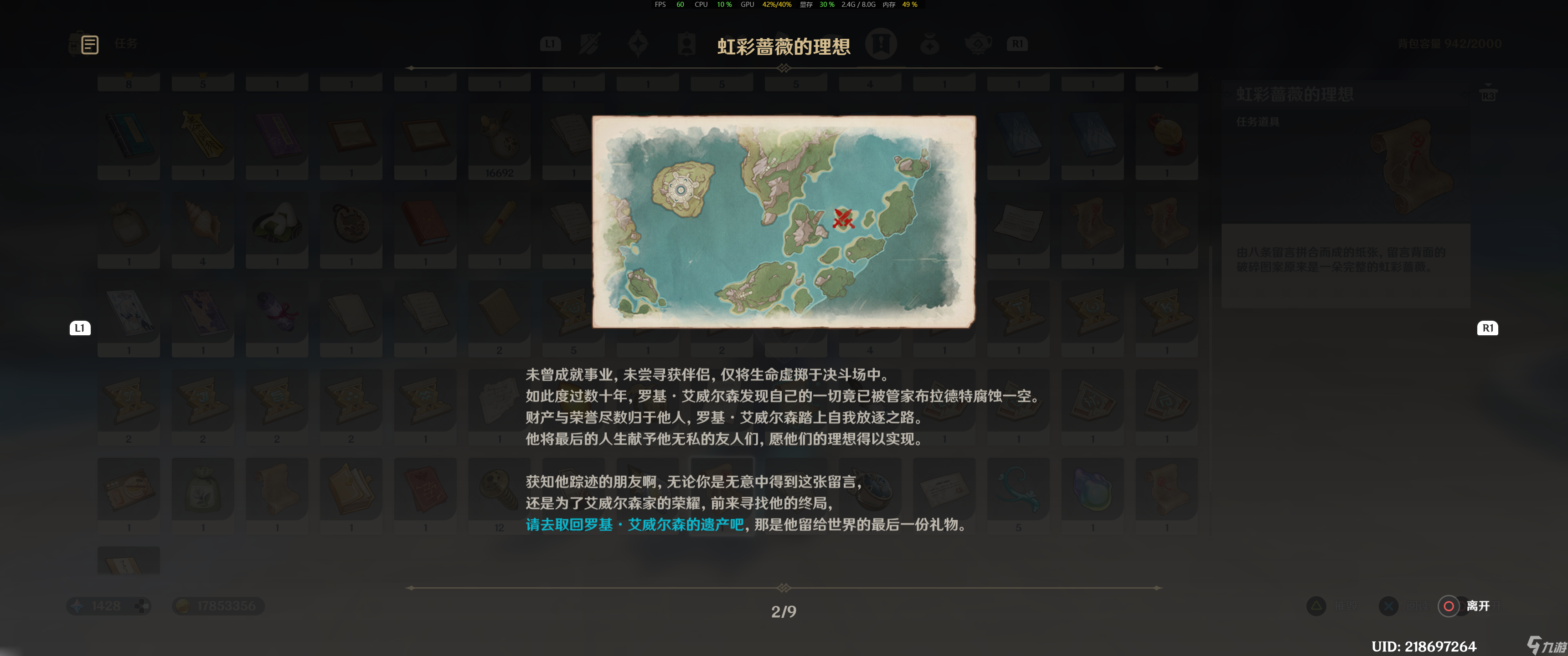Screen dimensions: 1568x656
Task: Open the 任务 tab label
Action: click(x=127, y=44)
